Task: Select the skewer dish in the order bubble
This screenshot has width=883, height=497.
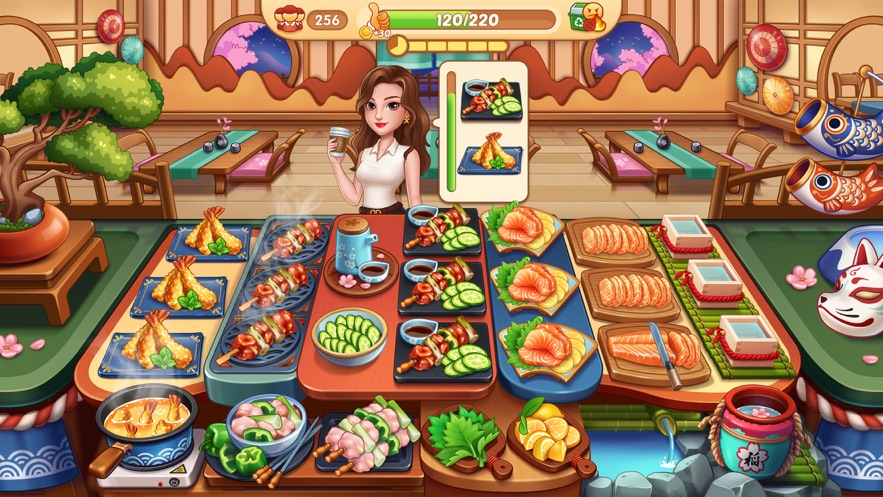Action: (491, 101)
